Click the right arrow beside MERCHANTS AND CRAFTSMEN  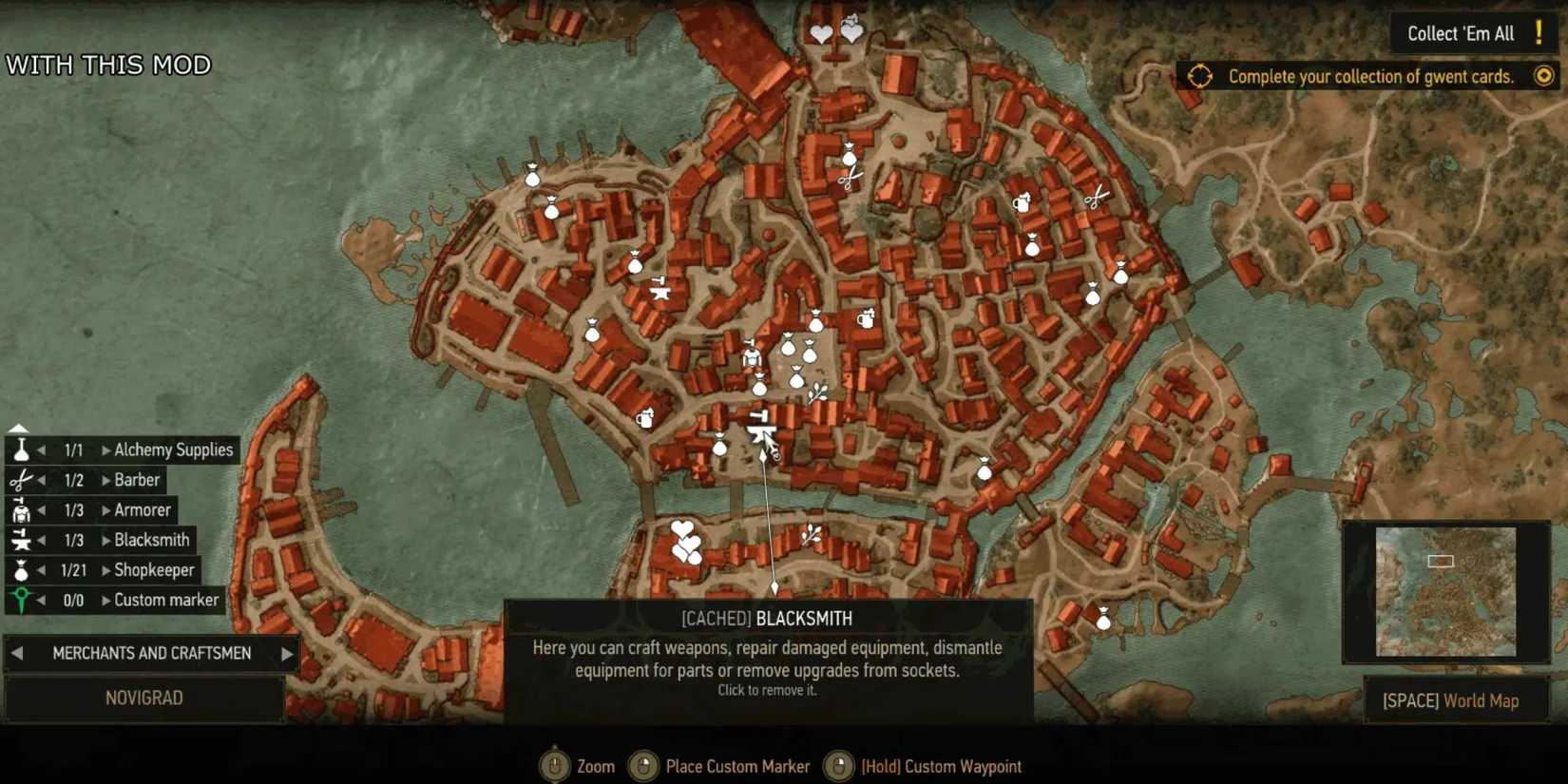click(x=287, y=653)
